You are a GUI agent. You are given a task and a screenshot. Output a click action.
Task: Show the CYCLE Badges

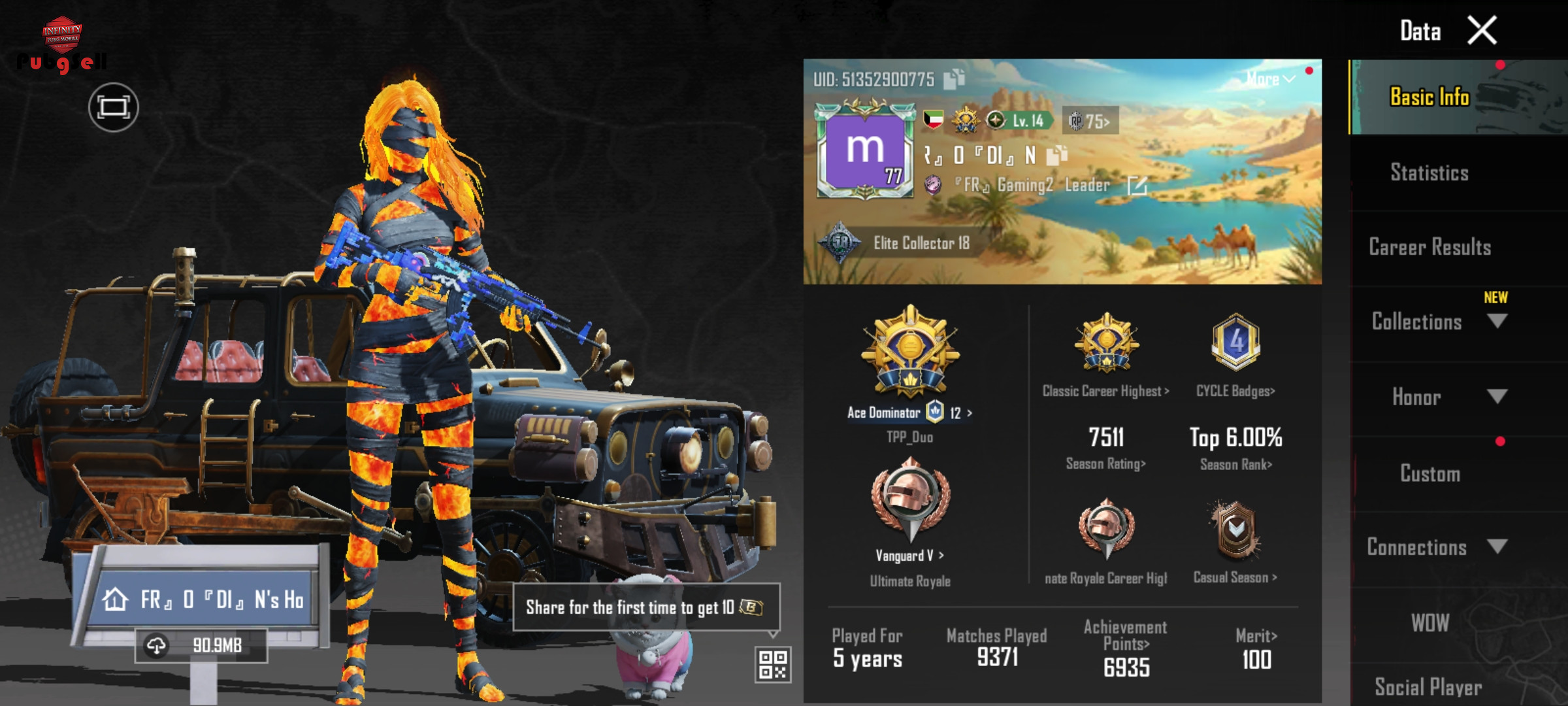1235,391
